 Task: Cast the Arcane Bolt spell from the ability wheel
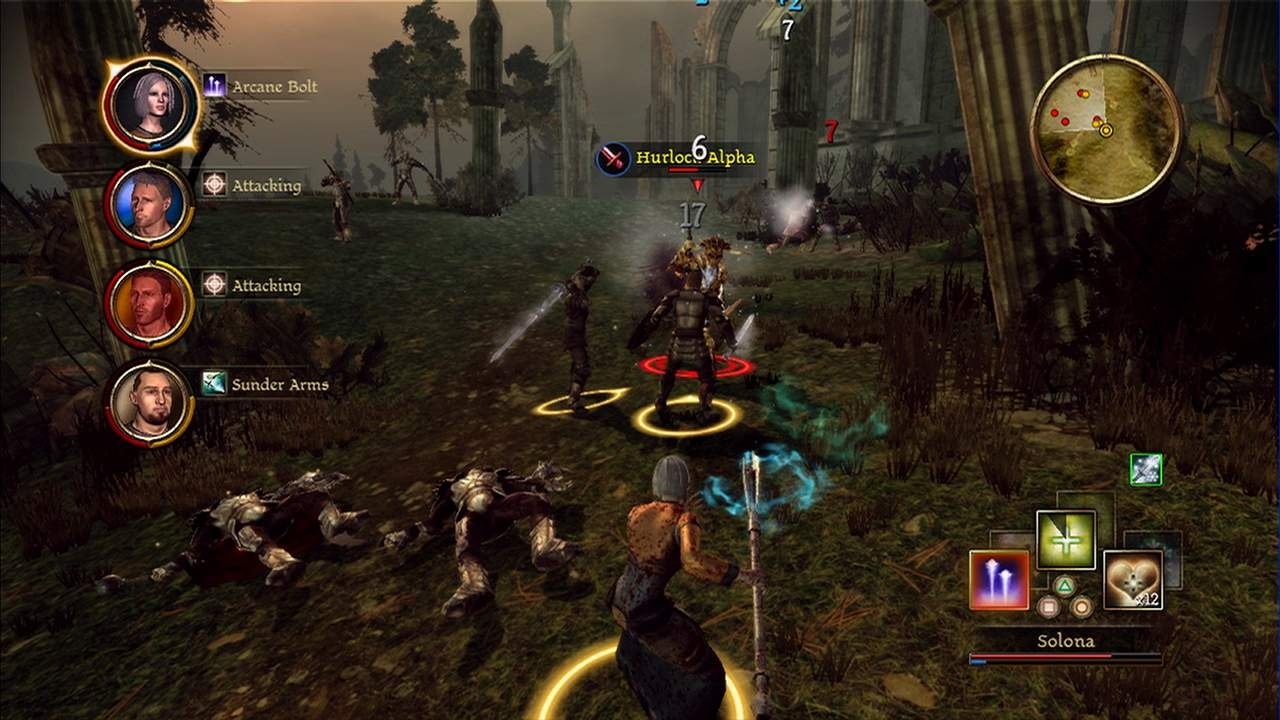(x=999, y=579)
